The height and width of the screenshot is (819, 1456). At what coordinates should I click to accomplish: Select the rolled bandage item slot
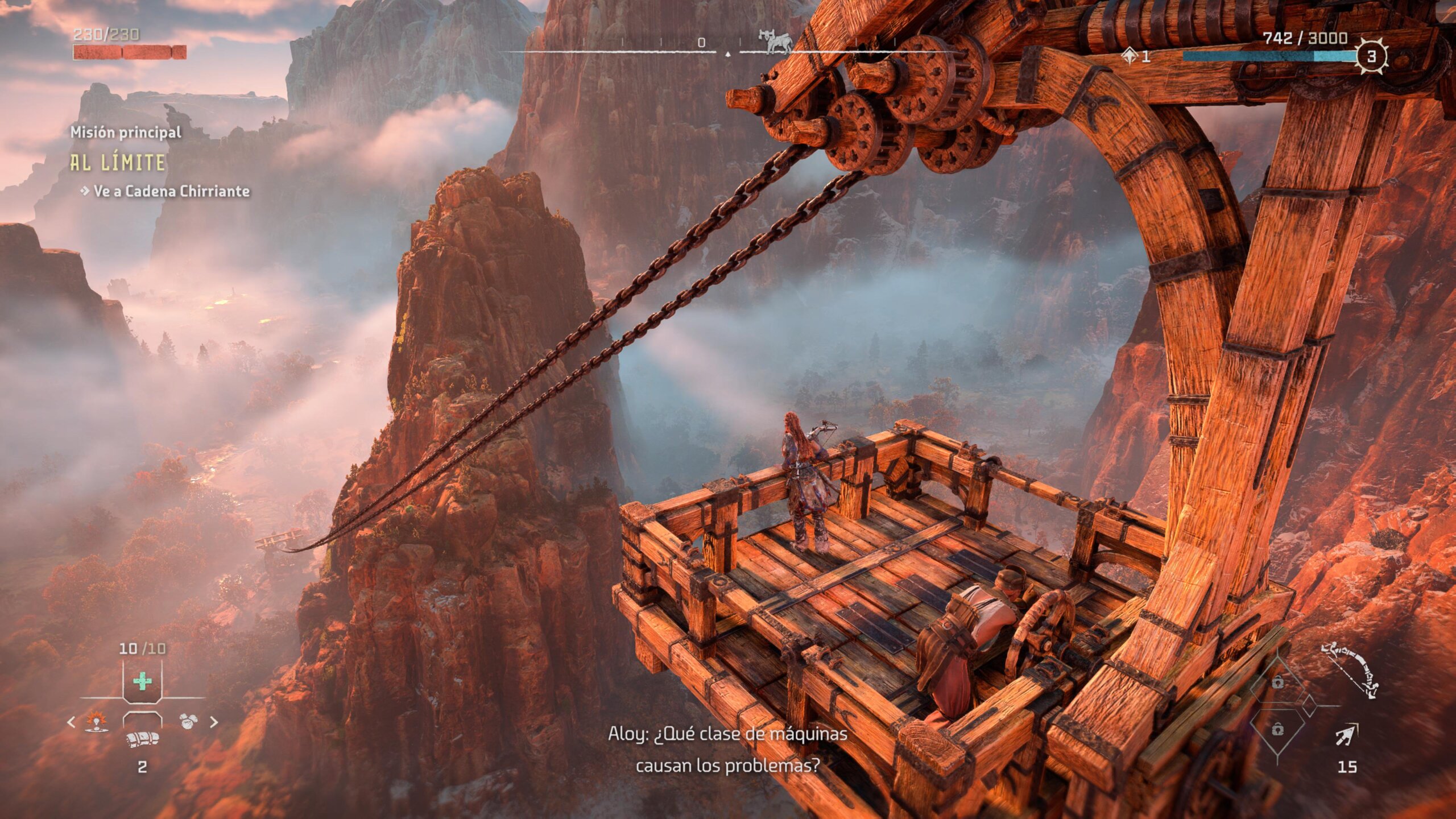pos(142,739)
